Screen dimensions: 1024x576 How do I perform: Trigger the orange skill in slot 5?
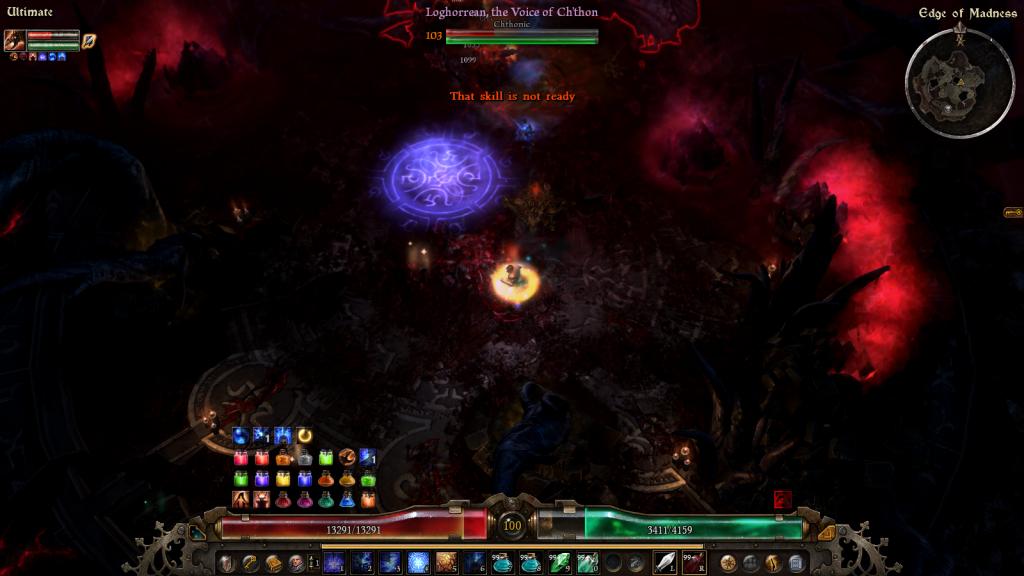(446, 563)
